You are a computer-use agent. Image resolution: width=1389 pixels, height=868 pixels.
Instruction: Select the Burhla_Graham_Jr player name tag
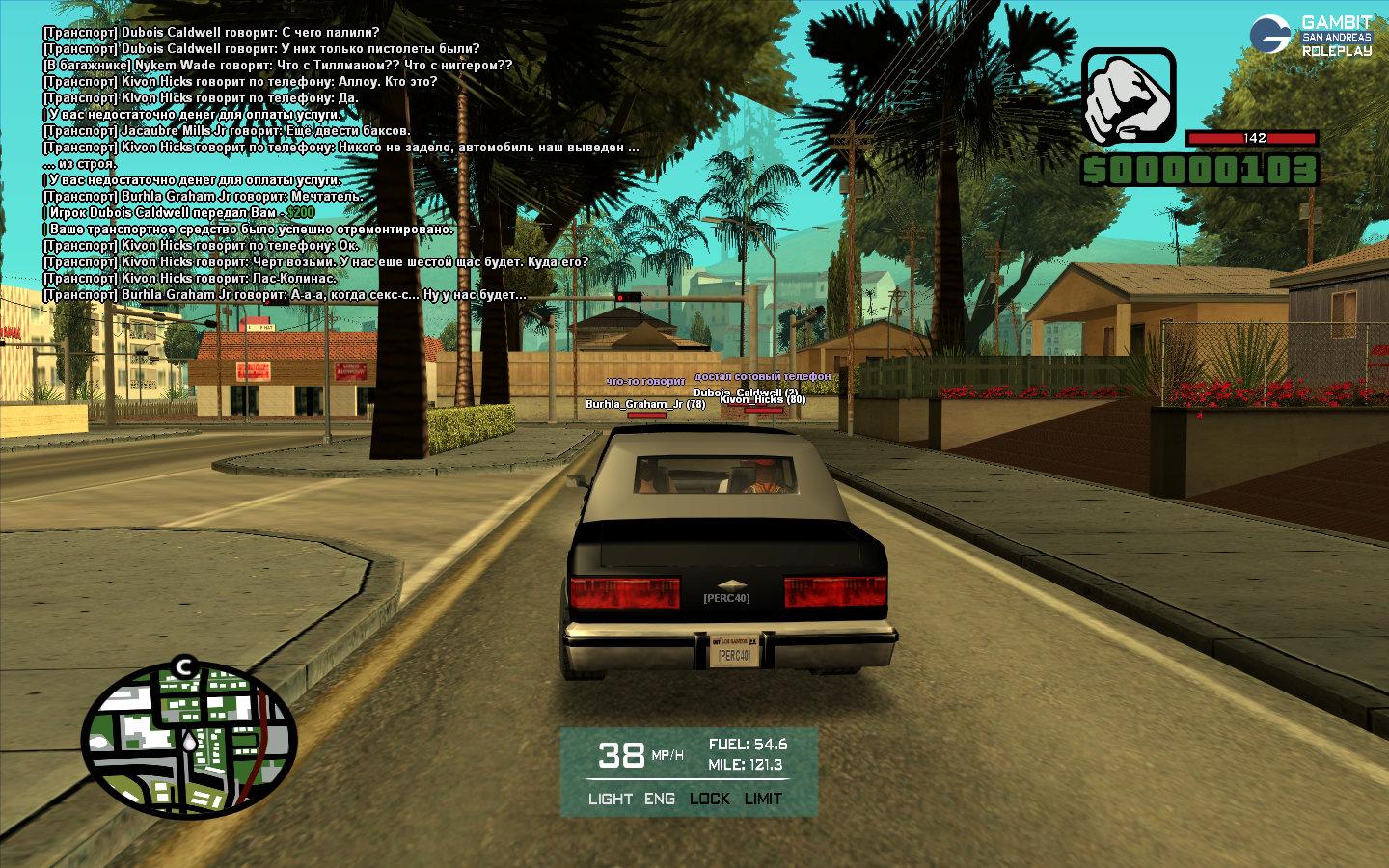tap(645, 404)
